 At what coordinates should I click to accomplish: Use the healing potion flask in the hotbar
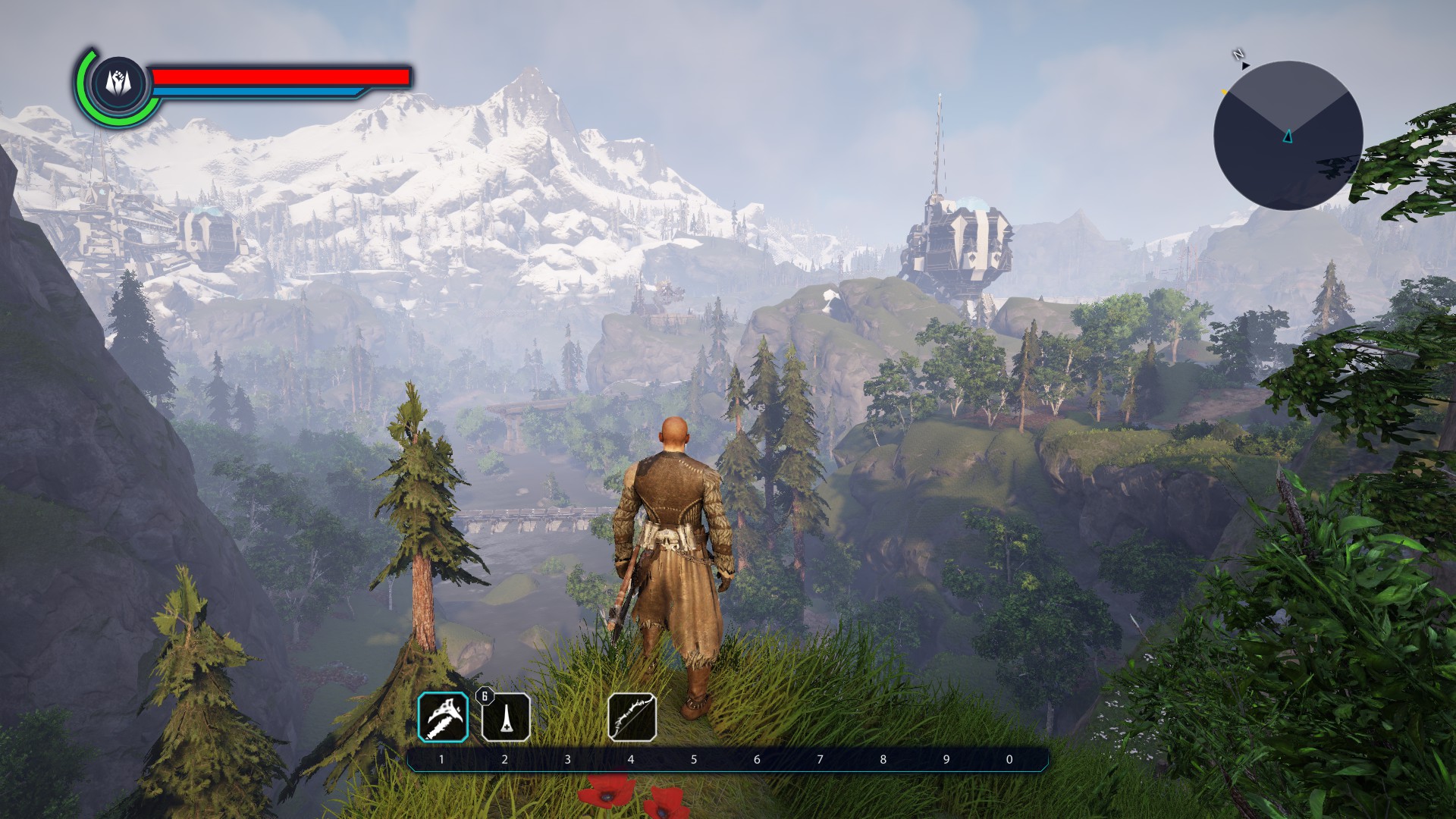[506, 717]
